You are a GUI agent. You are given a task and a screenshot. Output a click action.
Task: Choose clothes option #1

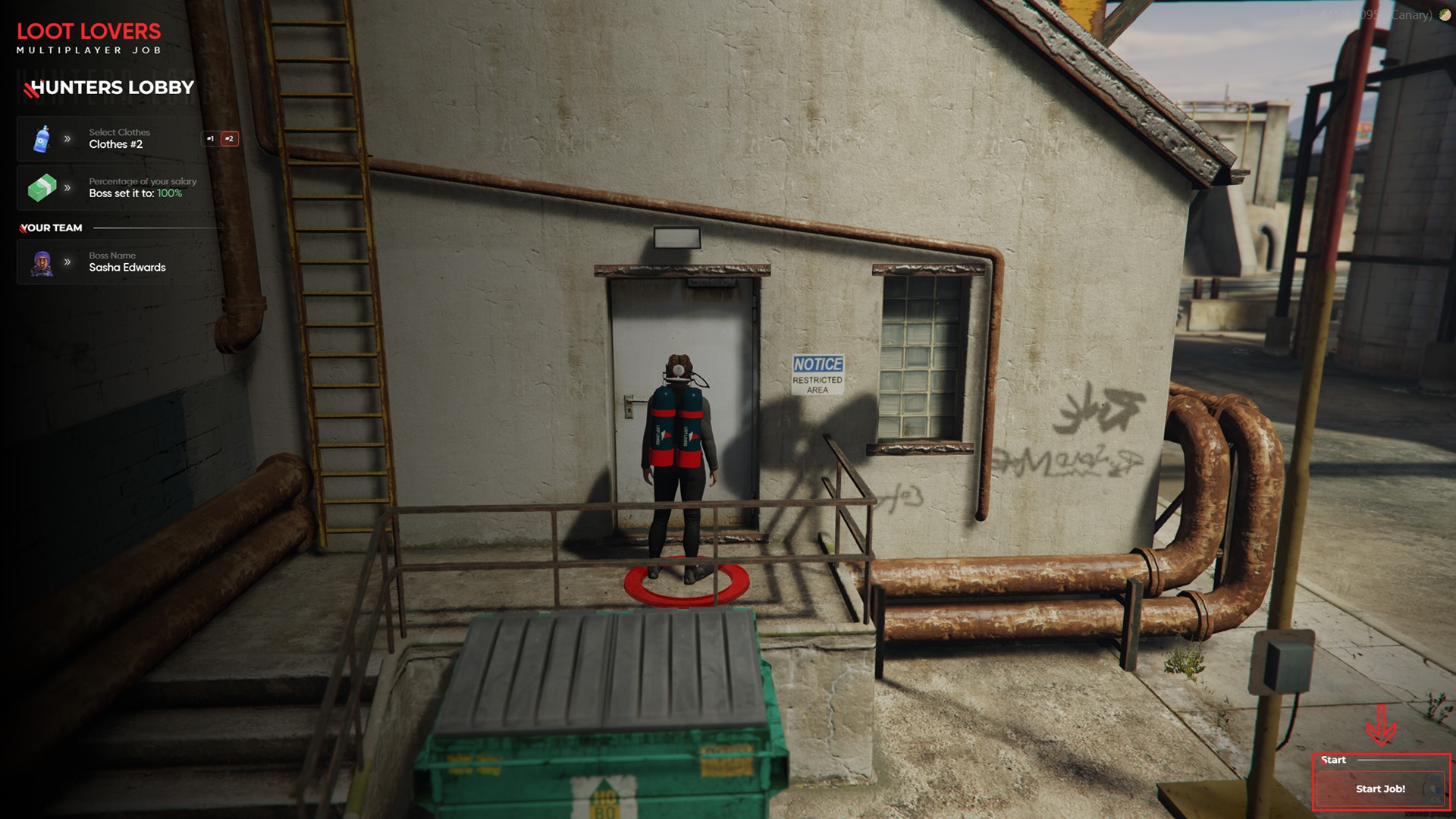210,139
